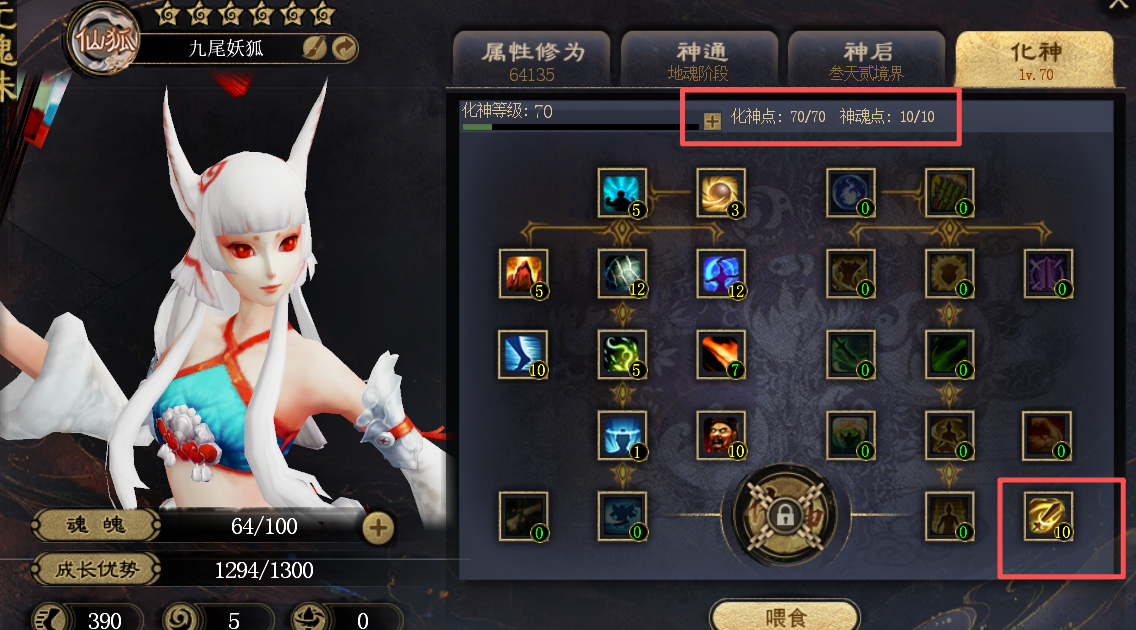Select the flaming streak skill at level 7
This screenshot has height=630, width=1136.
(721, 355)
